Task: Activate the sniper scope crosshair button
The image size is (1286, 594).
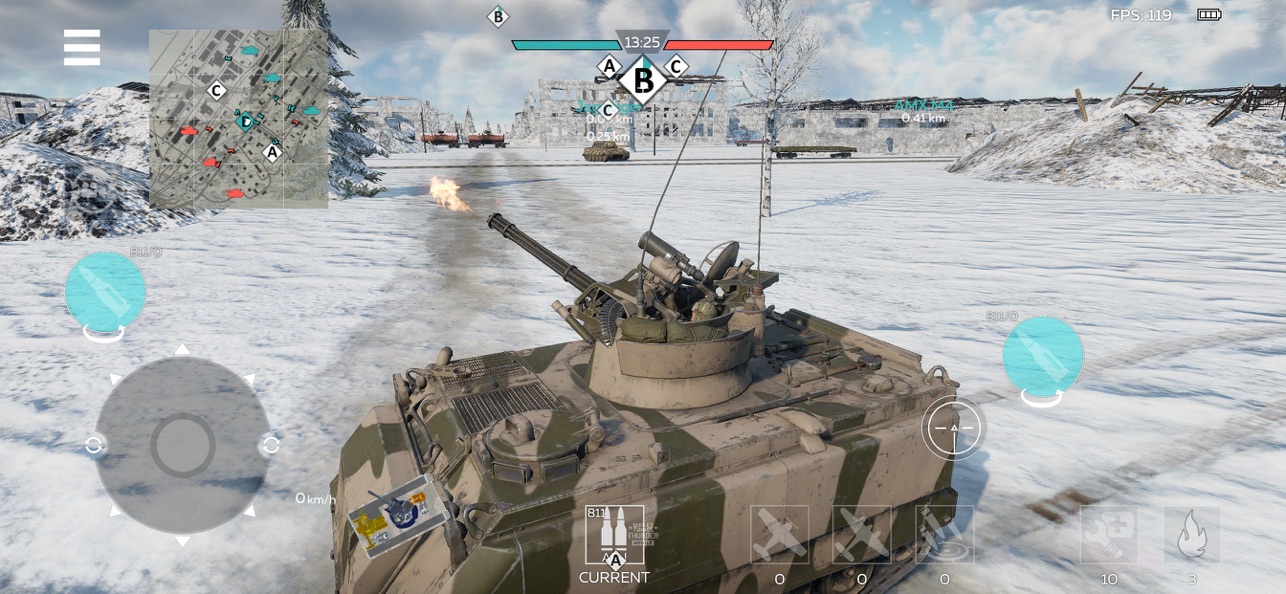Action: pos(953,428)
